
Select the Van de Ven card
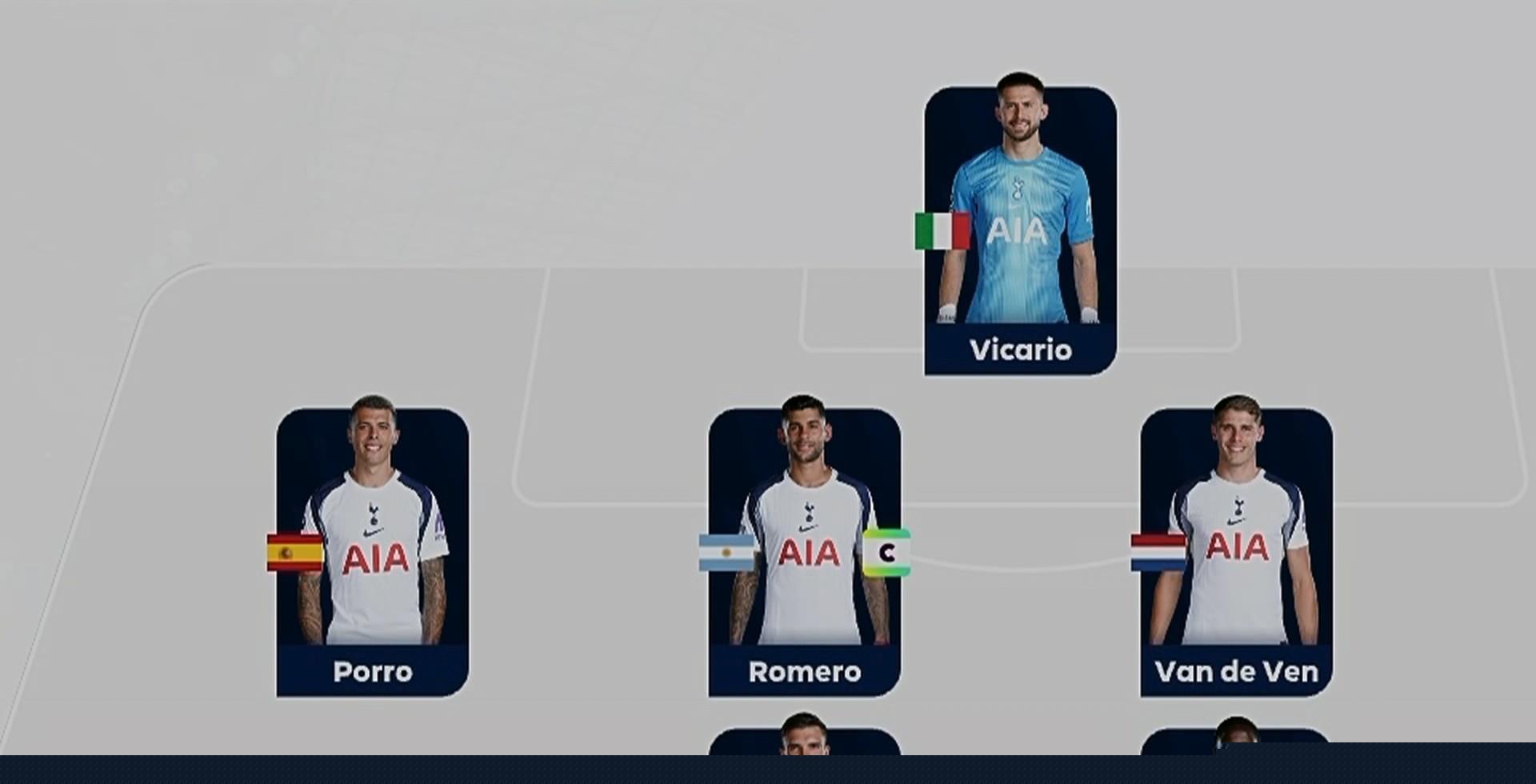tap(1237, 552)
